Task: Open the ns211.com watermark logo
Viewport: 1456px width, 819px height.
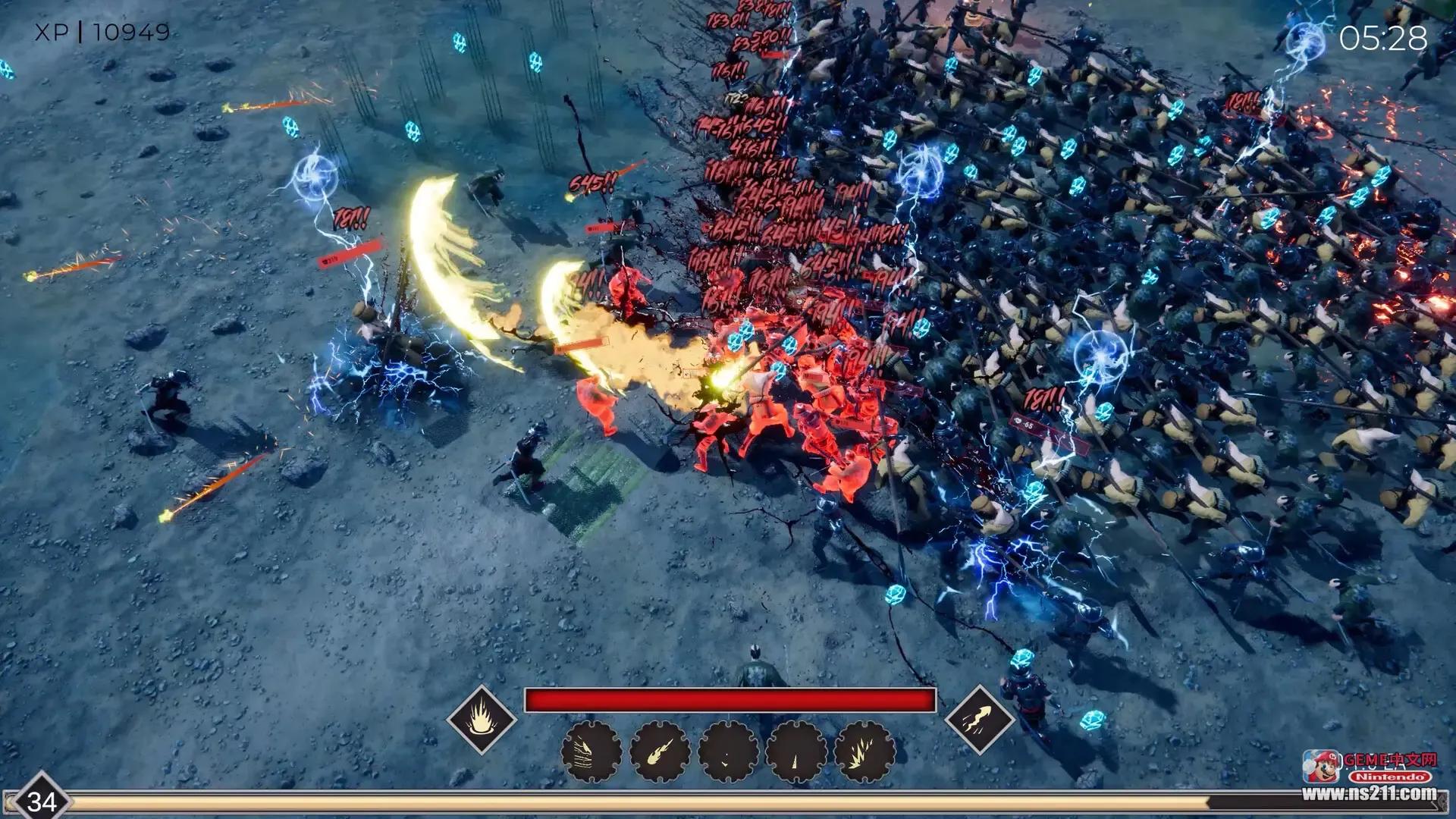Action: (1369, 777)
